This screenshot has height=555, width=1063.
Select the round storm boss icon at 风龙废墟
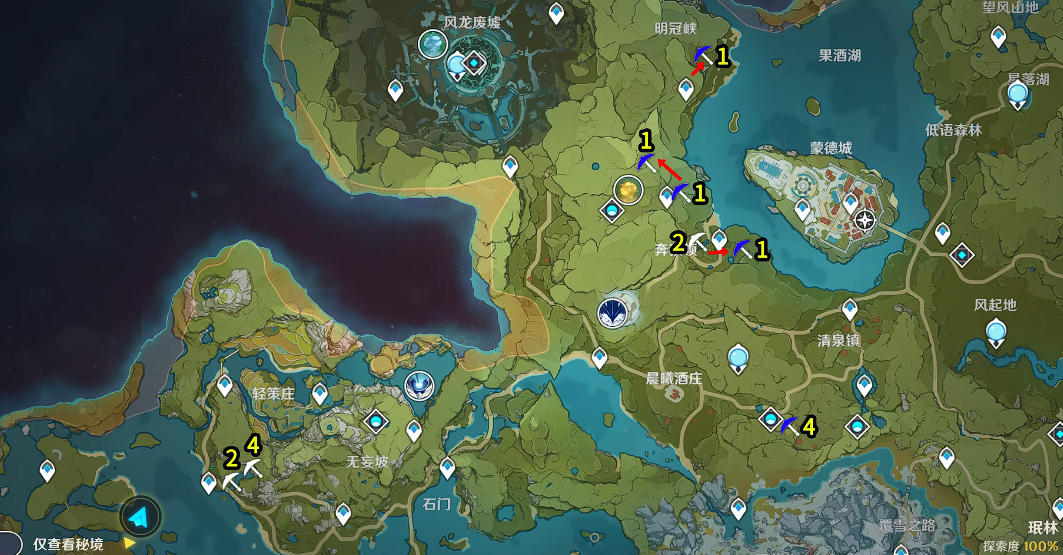(433, 44)
